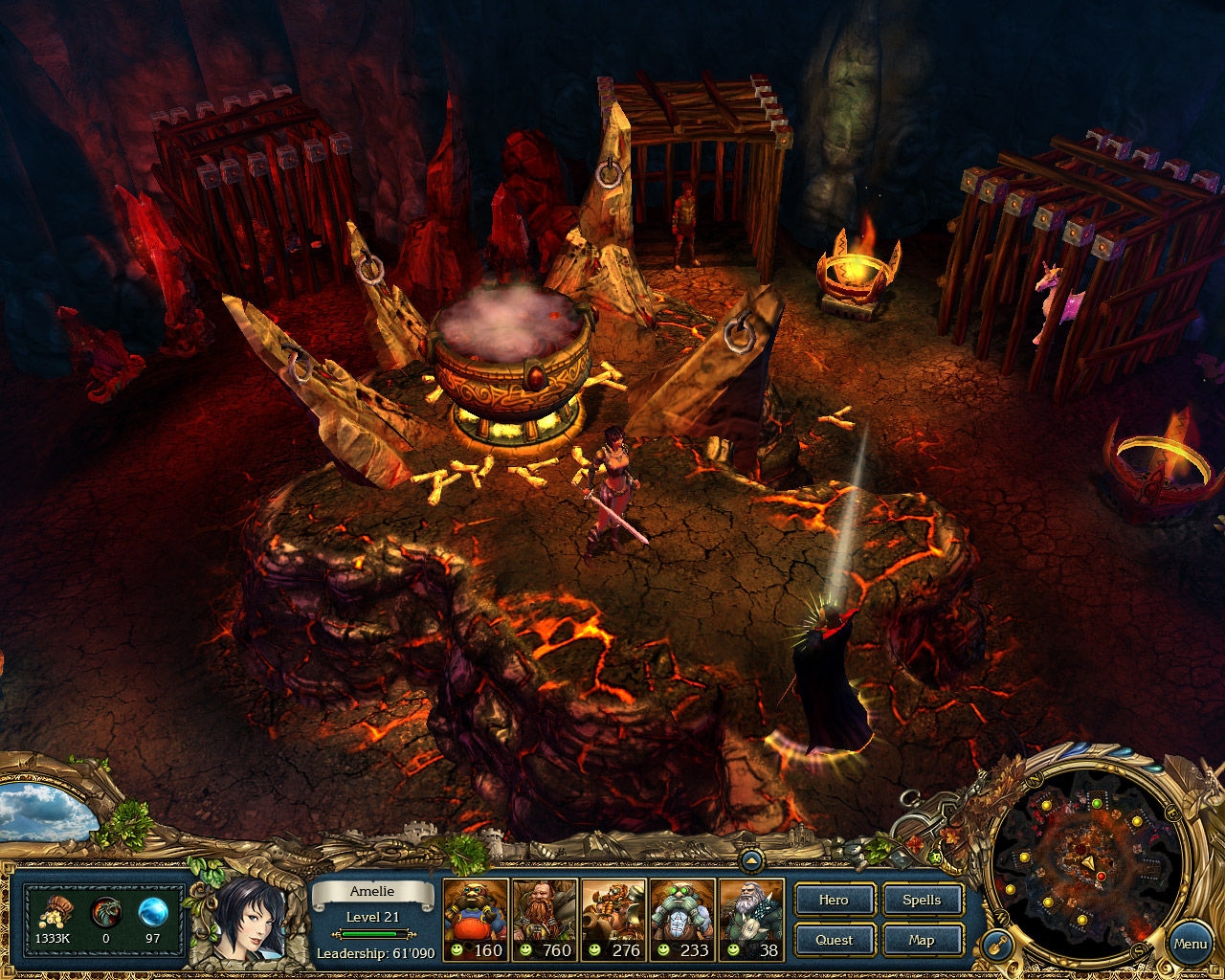Choose the troop stack of 276
Screen dimensions: 1225x980
click(613, 920)
